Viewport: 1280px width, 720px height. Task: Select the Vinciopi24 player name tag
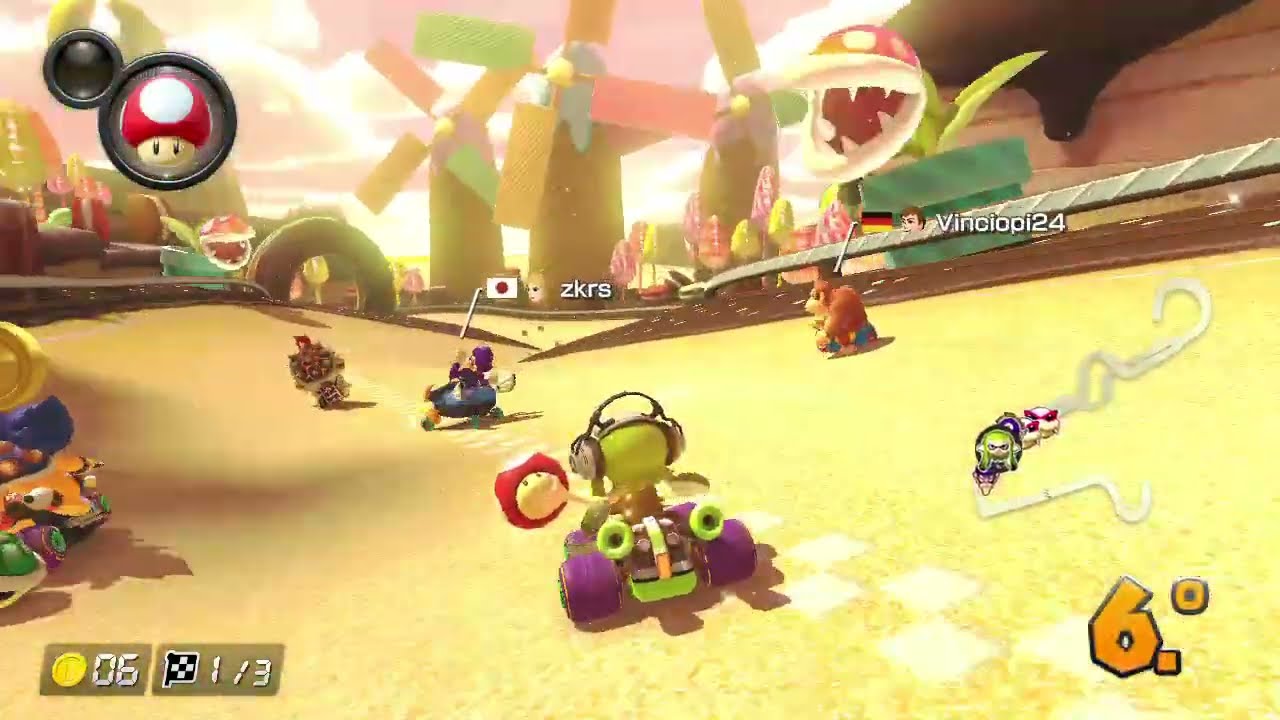(999, 223)
